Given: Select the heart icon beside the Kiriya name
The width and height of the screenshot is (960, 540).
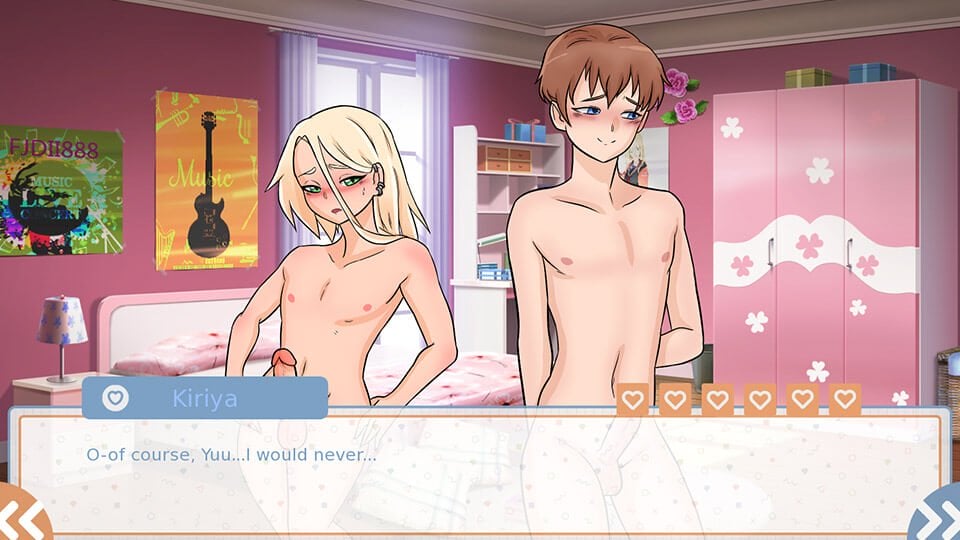Looking at the screenshot, I should click(117, 397).
